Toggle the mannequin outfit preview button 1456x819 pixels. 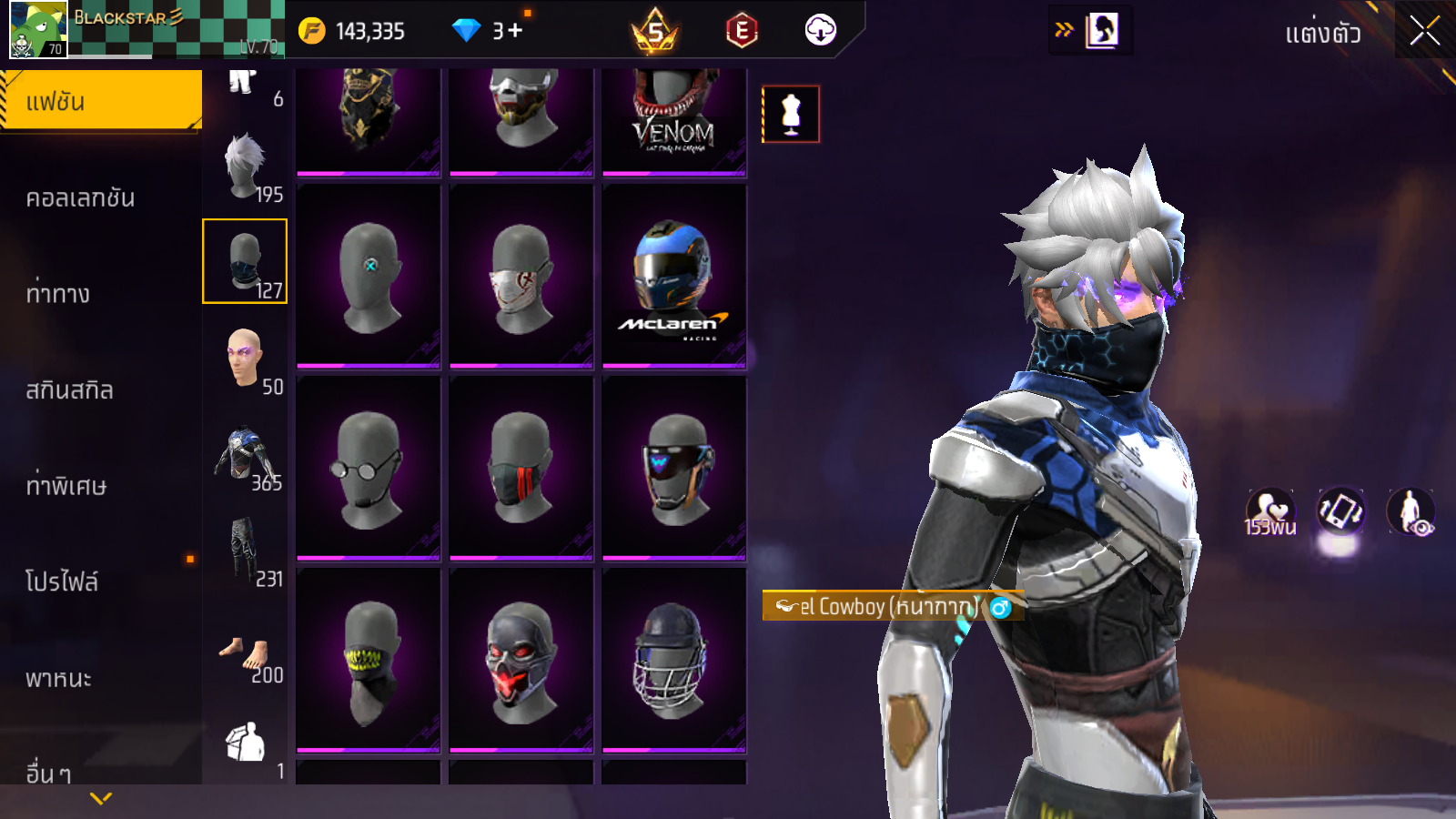coord(791,115)
